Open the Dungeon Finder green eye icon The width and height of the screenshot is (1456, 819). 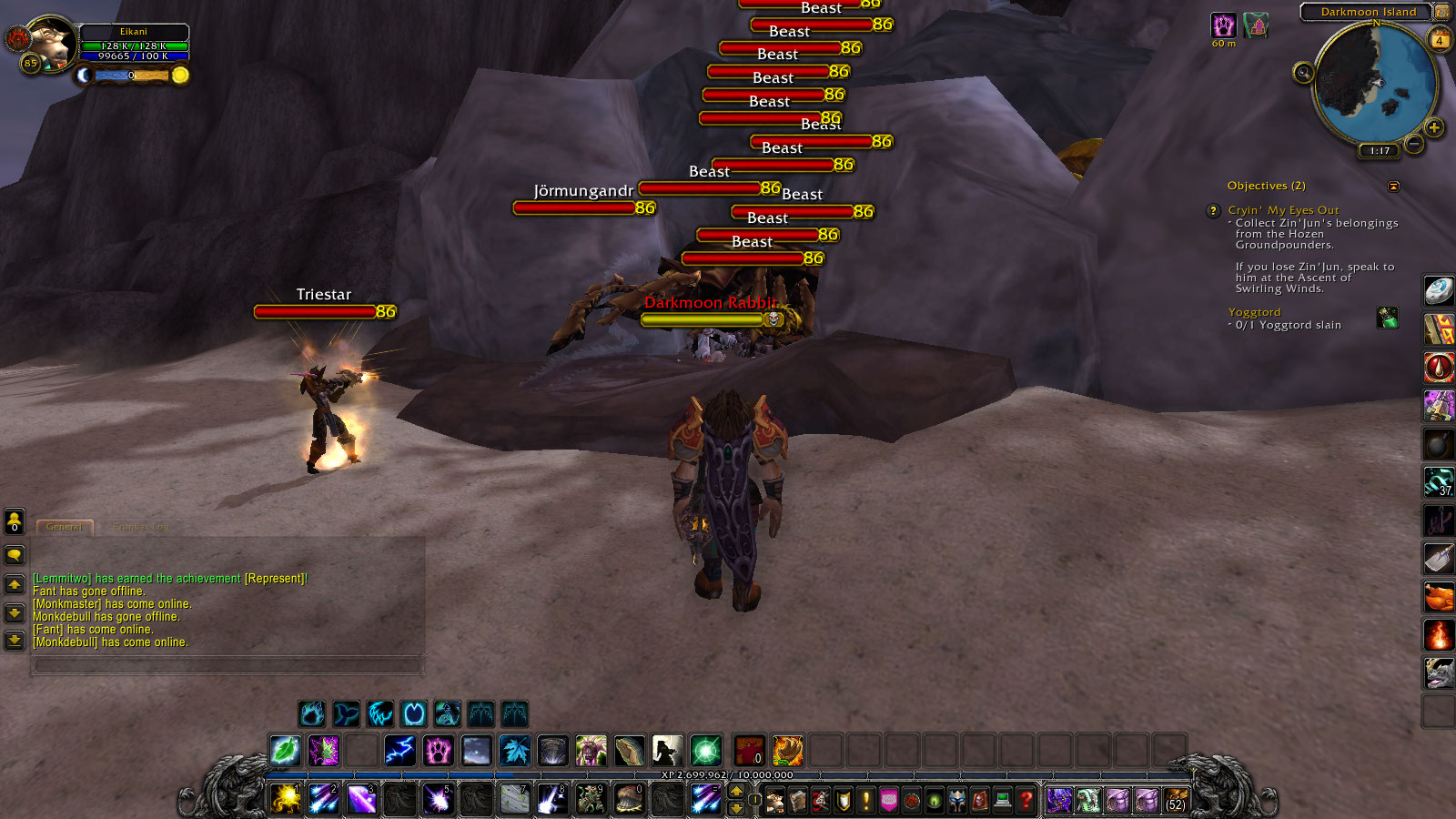[935, 802]
